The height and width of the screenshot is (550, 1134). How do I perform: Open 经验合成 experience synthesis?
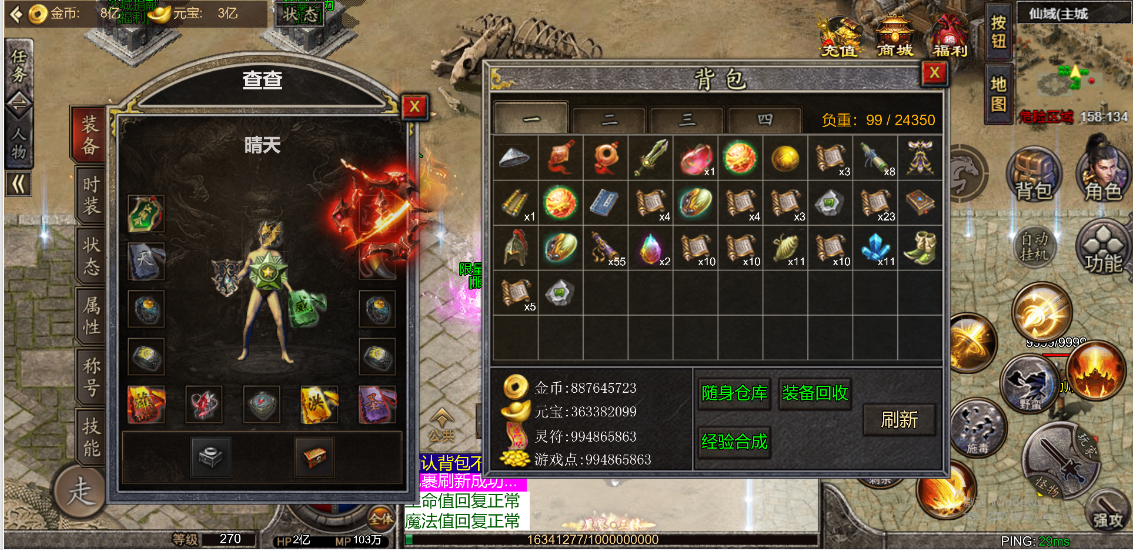click(x=734, y=441)
